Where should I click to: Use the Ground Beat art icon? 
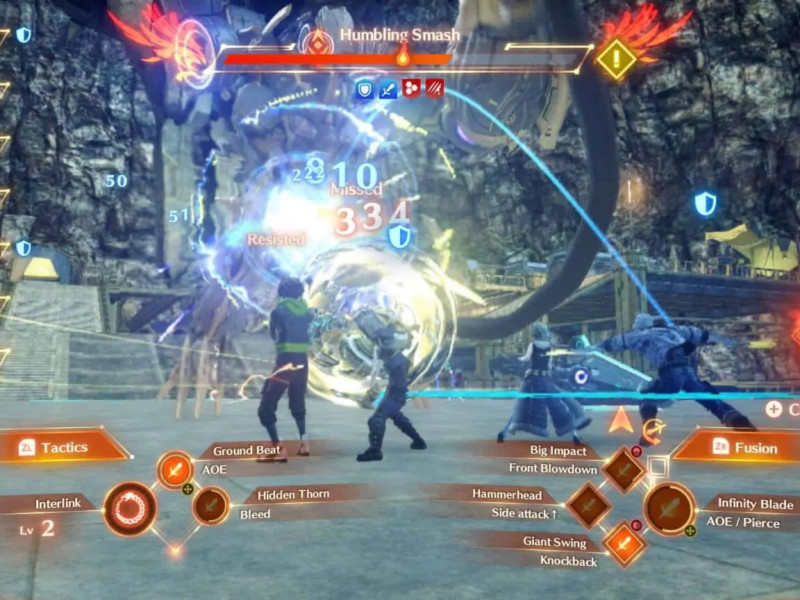click(x=175, y=470)
